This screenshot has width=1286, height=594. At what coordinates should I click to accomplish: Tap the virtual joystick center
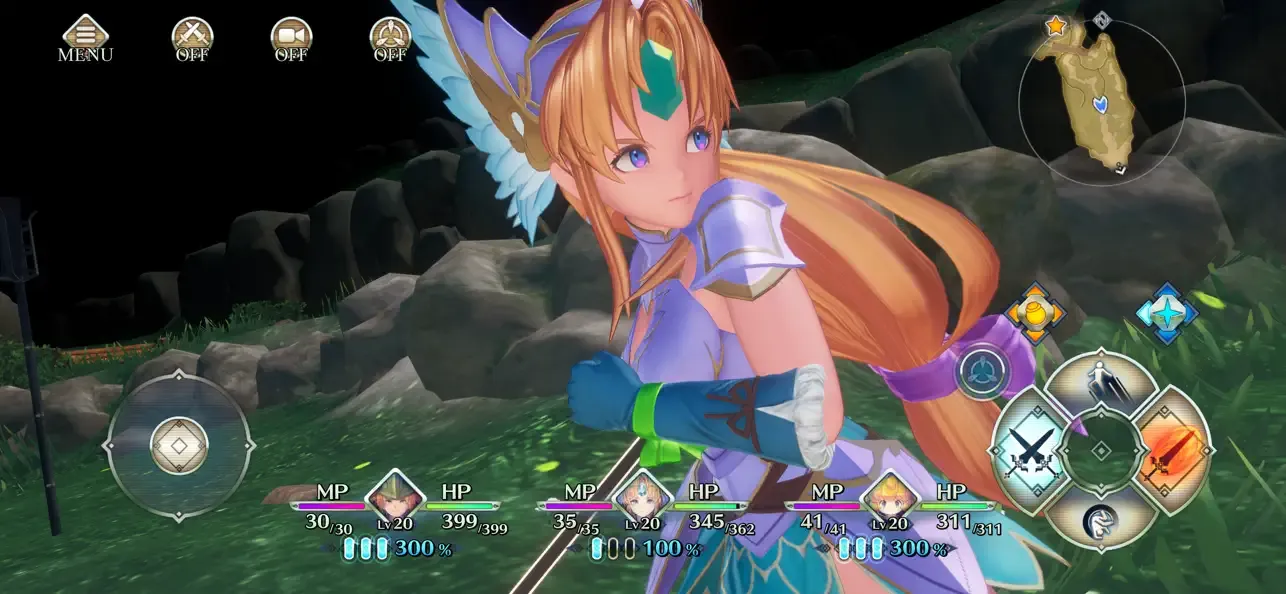click(180, 446)
